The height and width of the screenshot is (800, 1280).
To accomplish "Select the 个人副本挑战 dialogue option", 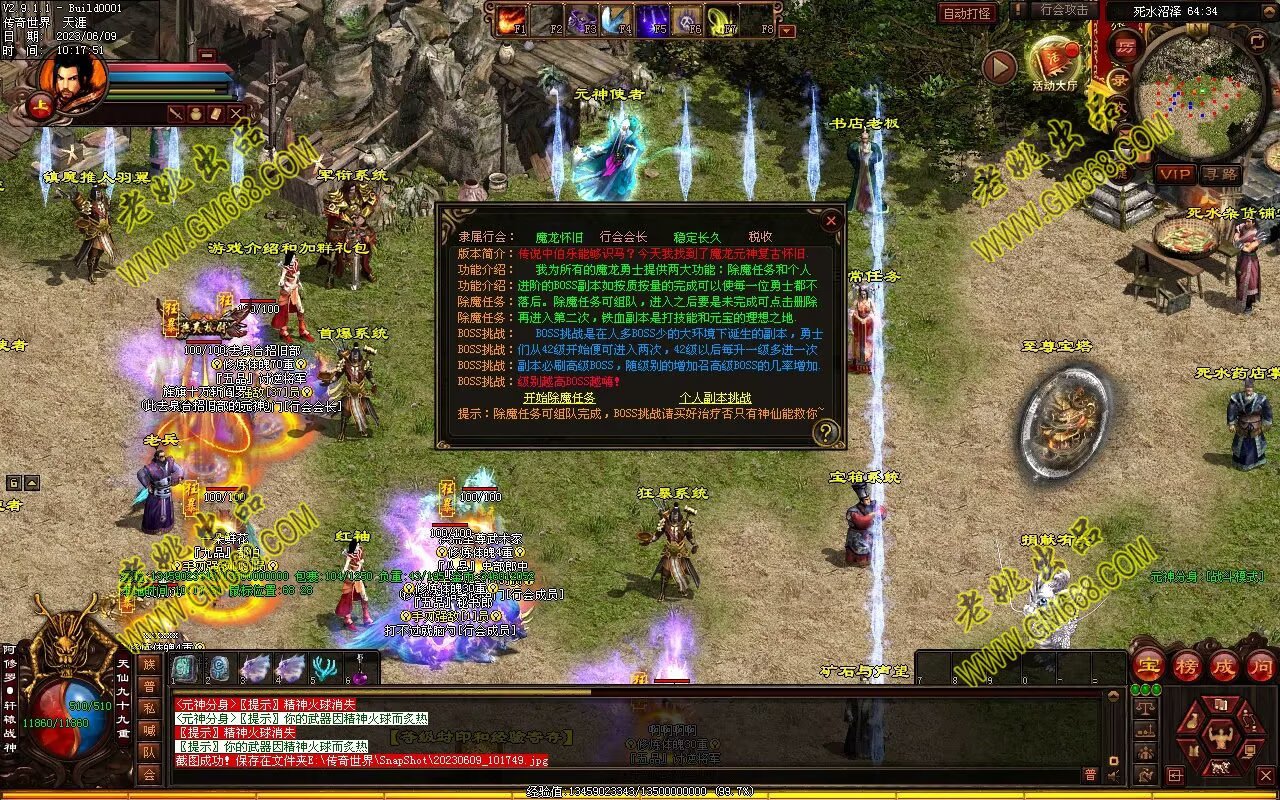I will coord(715,398).
